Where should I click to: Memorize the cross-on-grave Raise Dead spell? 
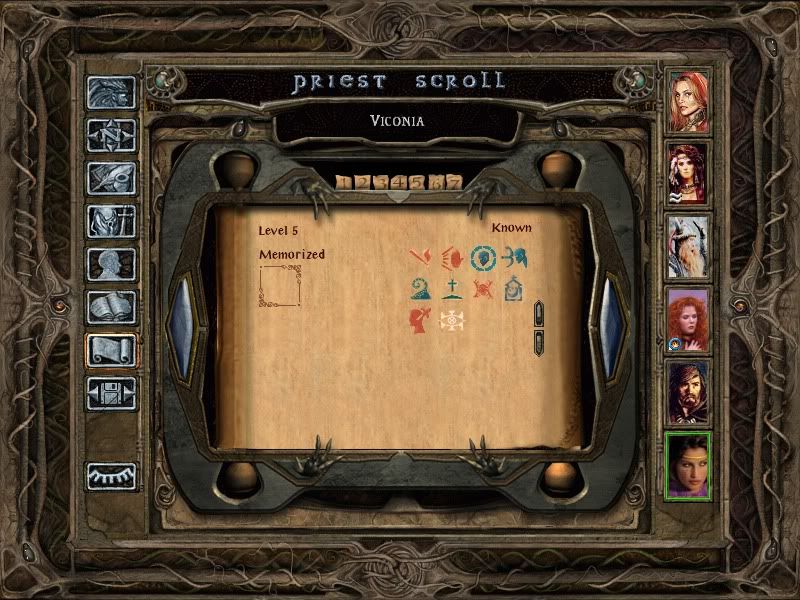tap(452, 290)
